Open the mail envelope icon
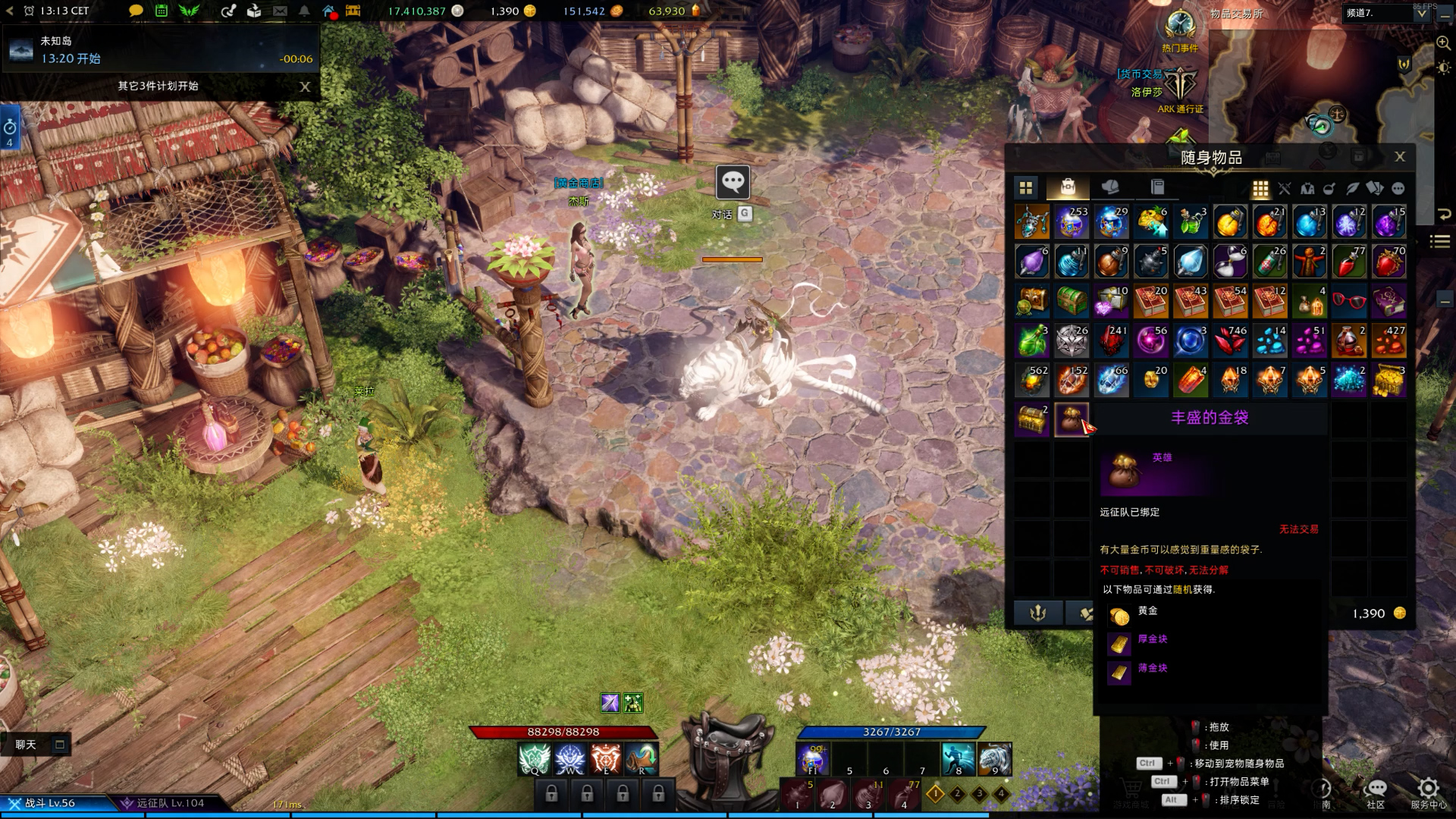Image resolution: width=1456 pixels, height=819 pixels. 280,11
